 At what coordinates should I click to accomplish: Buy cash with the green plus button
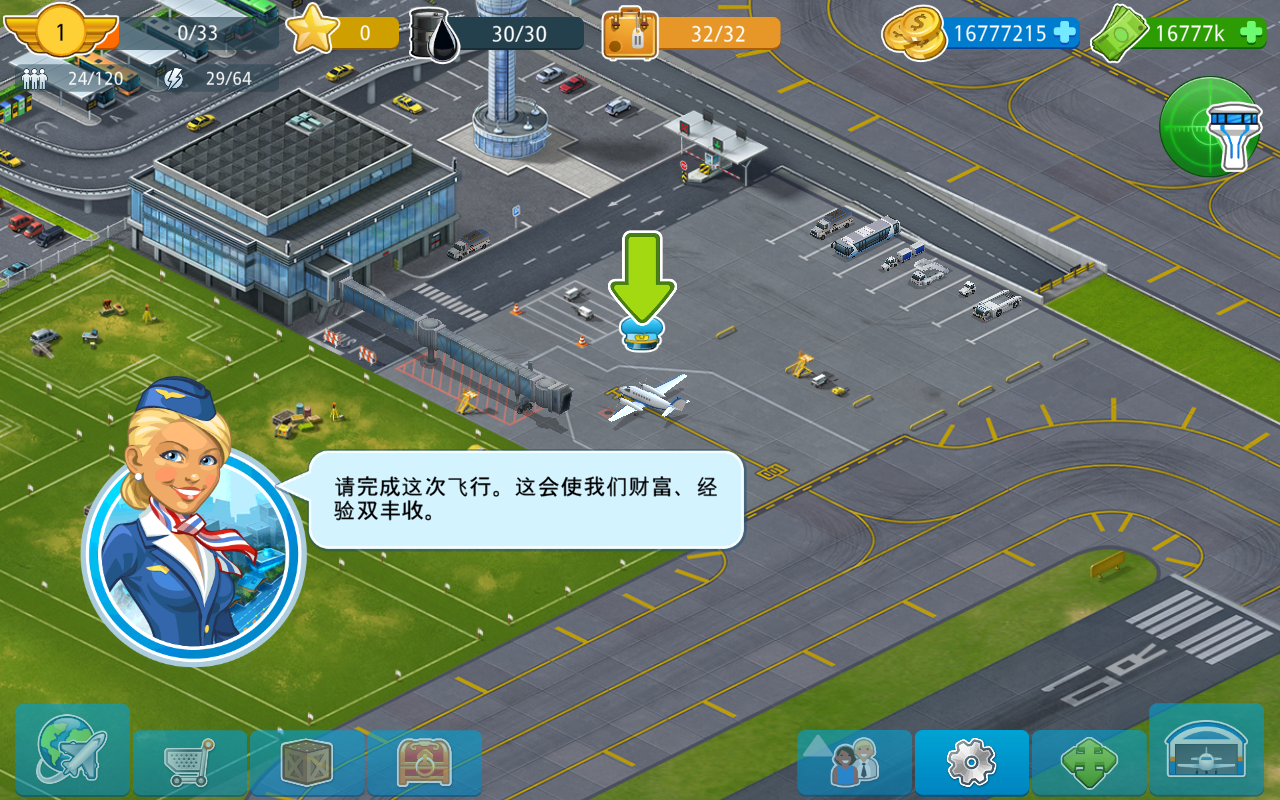[1253, 33]
